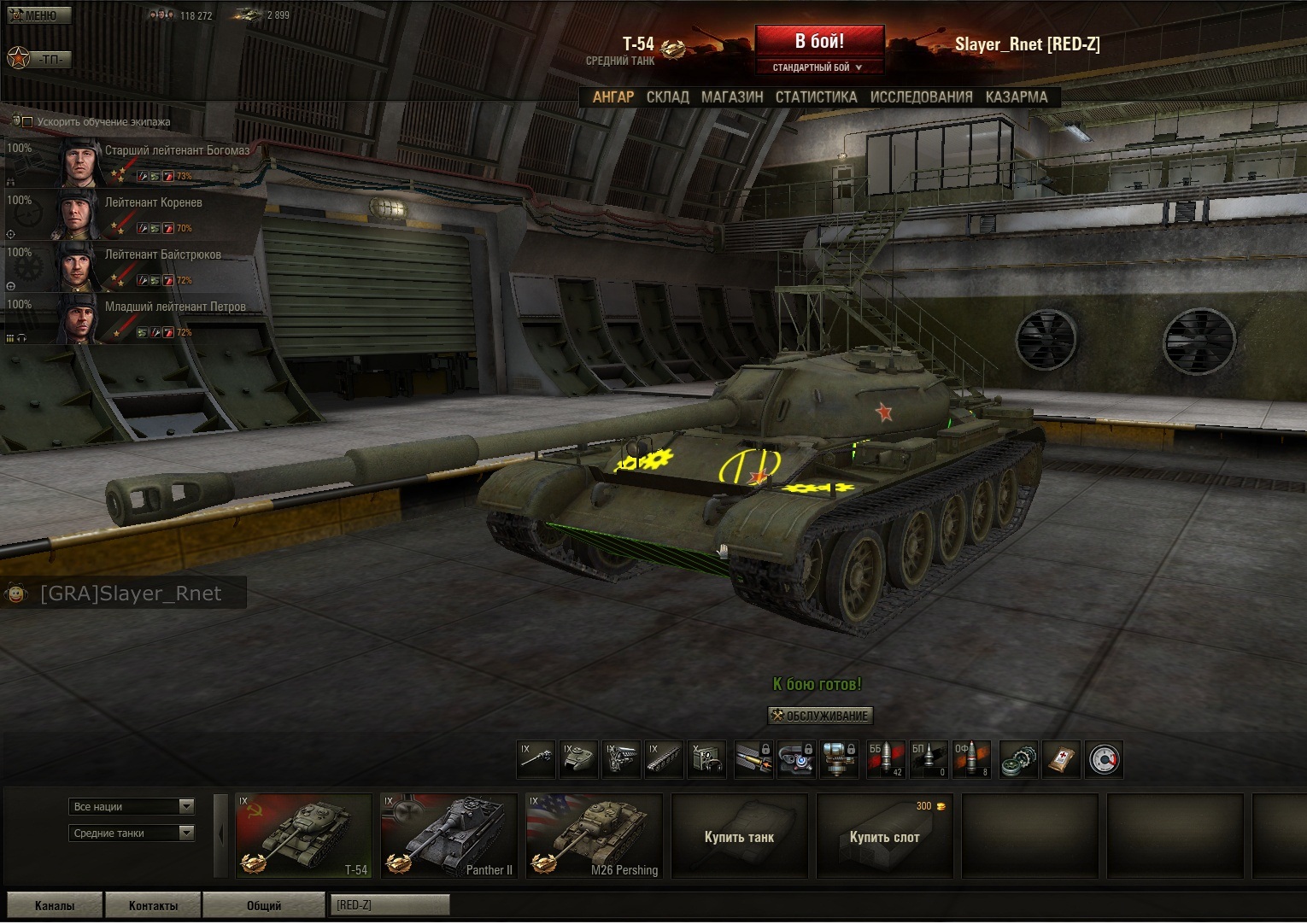Switch to the СКЛАД tab
Viewport: 1307px width, 924px height.
pyautogui.click(x=667, y=97)
